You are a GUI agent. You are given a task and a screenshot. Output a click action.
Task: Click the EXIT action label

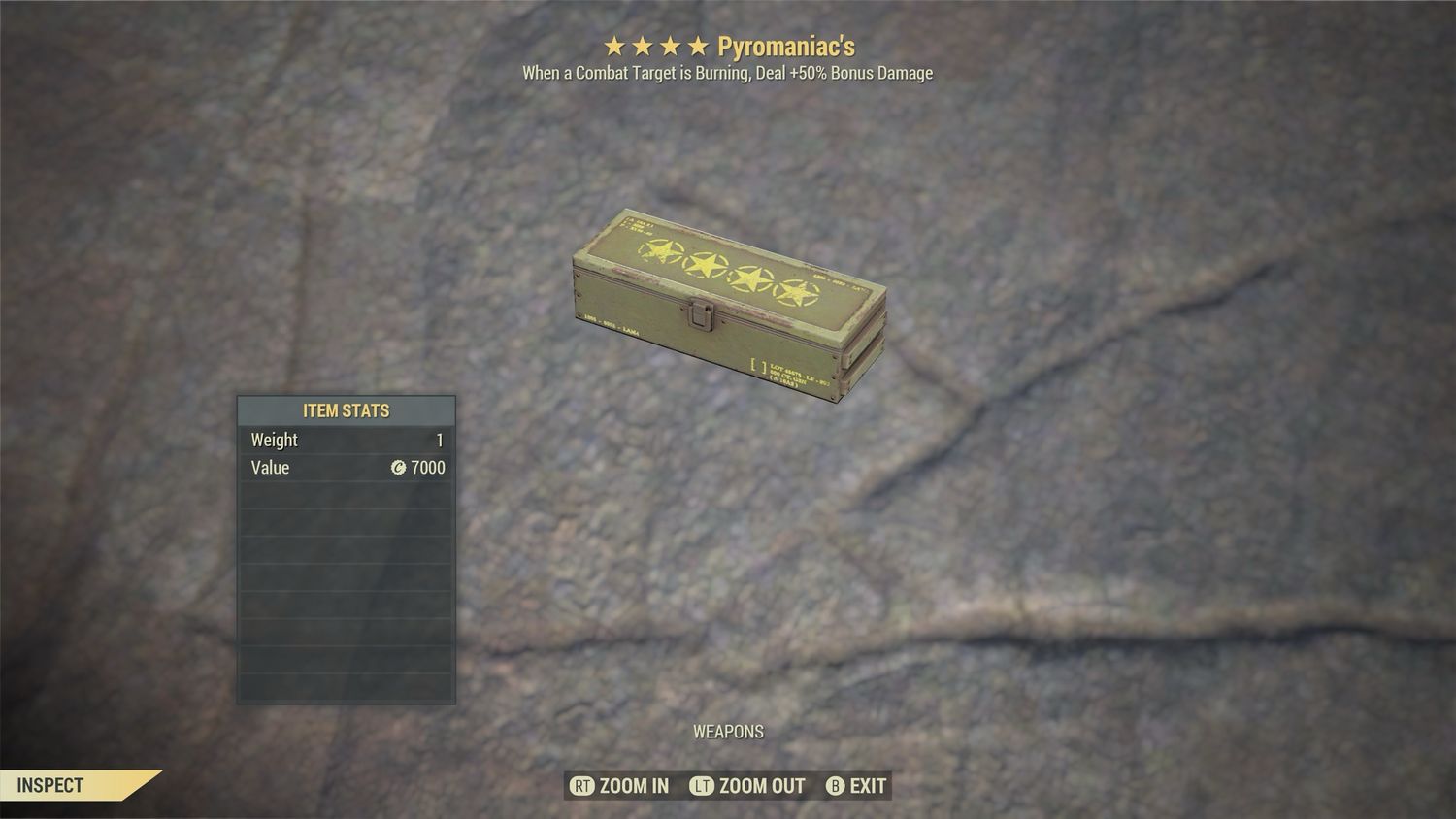tap(868, 786)
